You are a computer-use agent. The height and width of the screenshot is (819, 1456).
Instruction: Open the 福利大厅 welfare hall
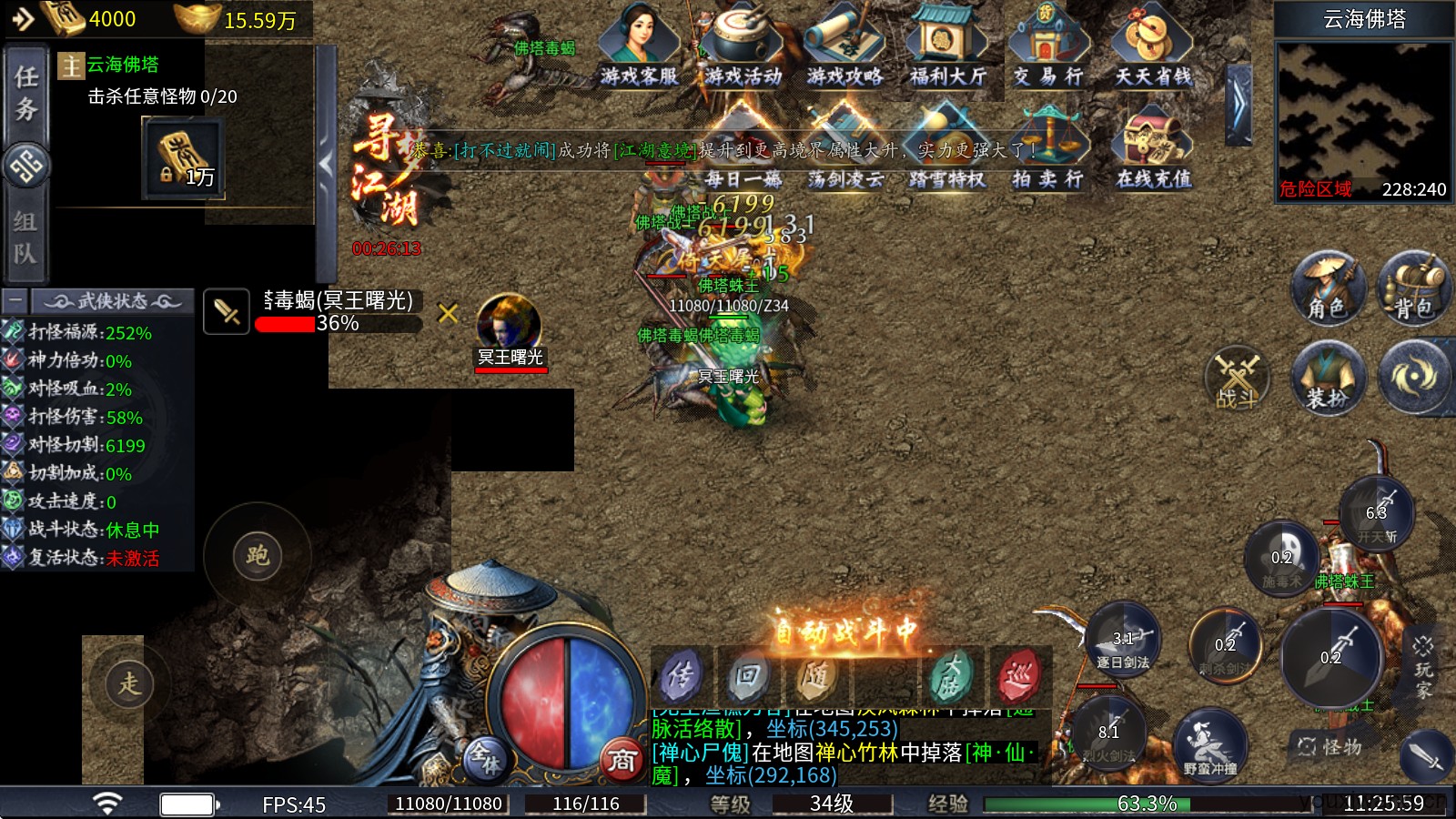948,44
